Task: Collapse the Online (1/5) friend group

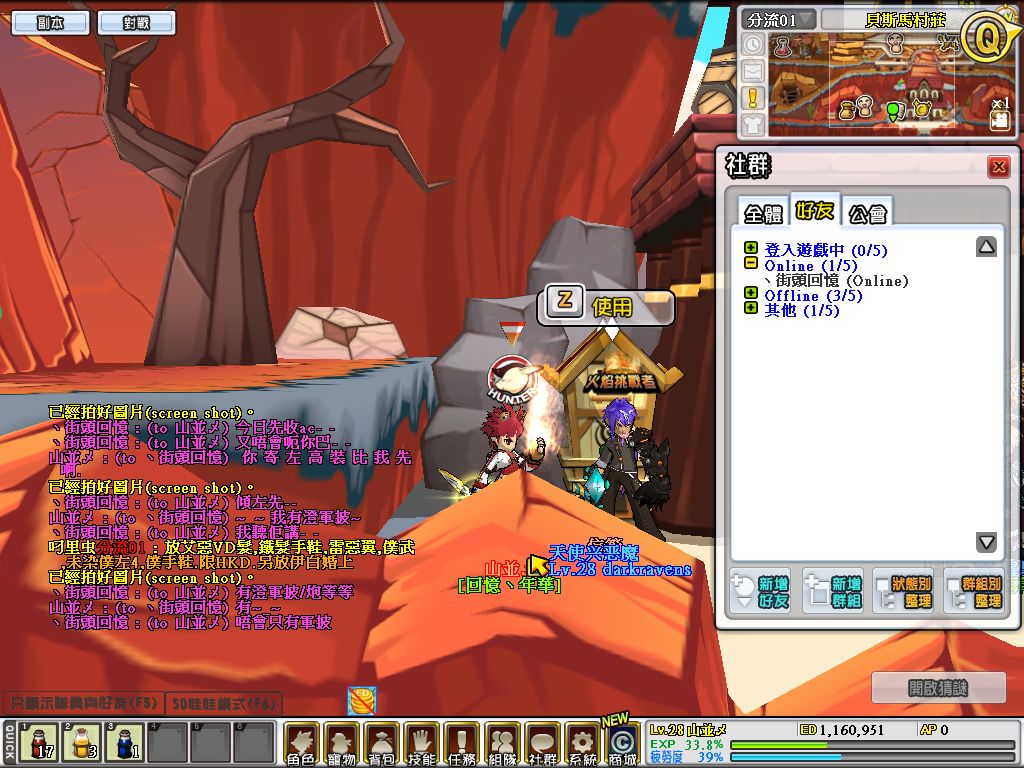Action: [x=751, y=264]
